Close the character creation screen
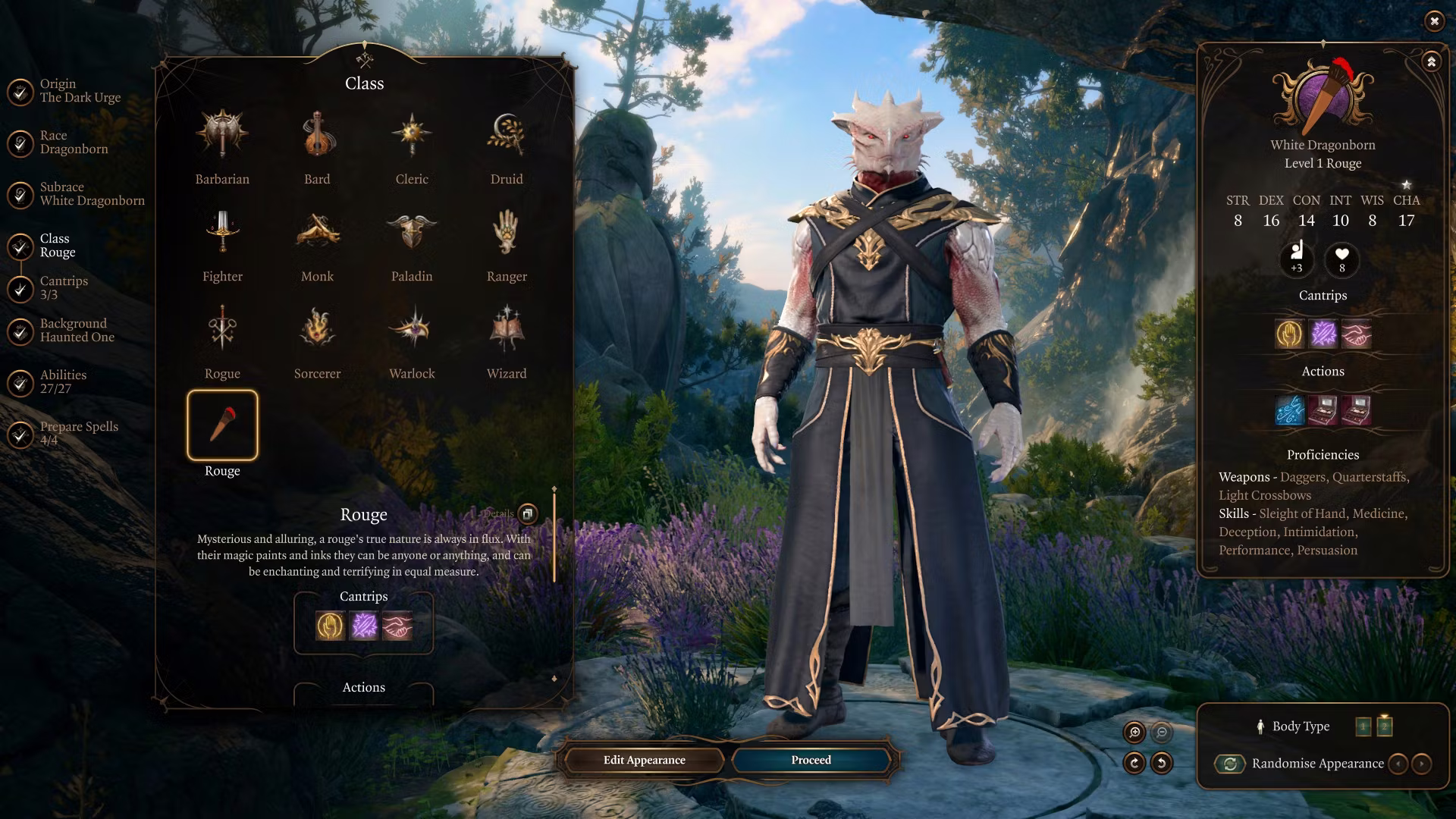The image size is (1456, 819). pos(1434,21)
